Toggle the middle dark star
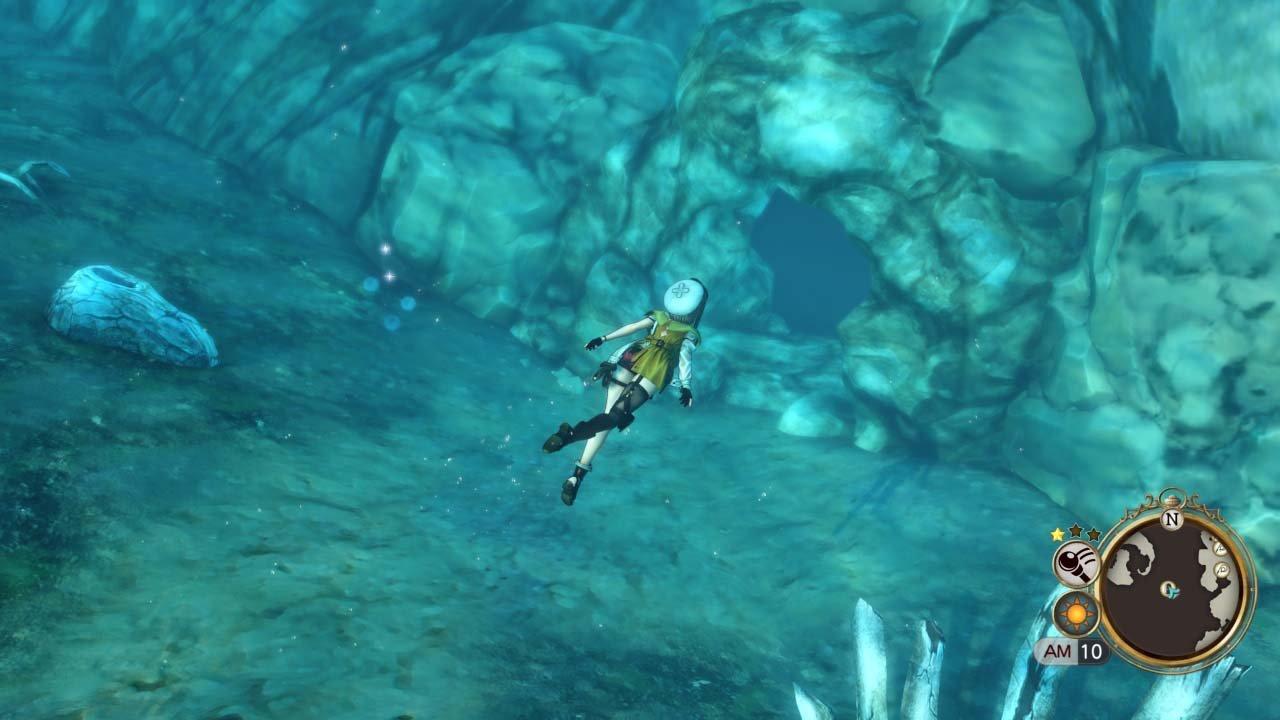The width and height of the screenshot is (1280, 720). coord(1075,533)
